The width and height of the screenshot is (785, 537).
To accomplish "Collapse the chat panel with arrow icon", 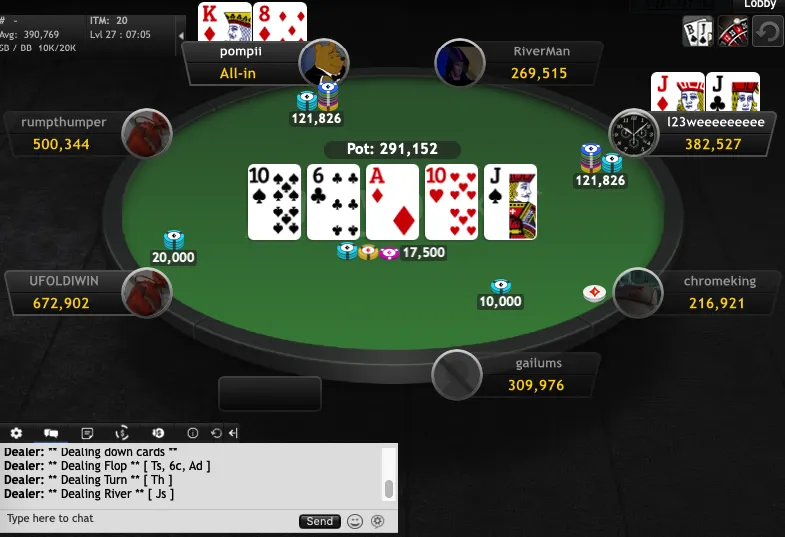I will tap(233, 433).
